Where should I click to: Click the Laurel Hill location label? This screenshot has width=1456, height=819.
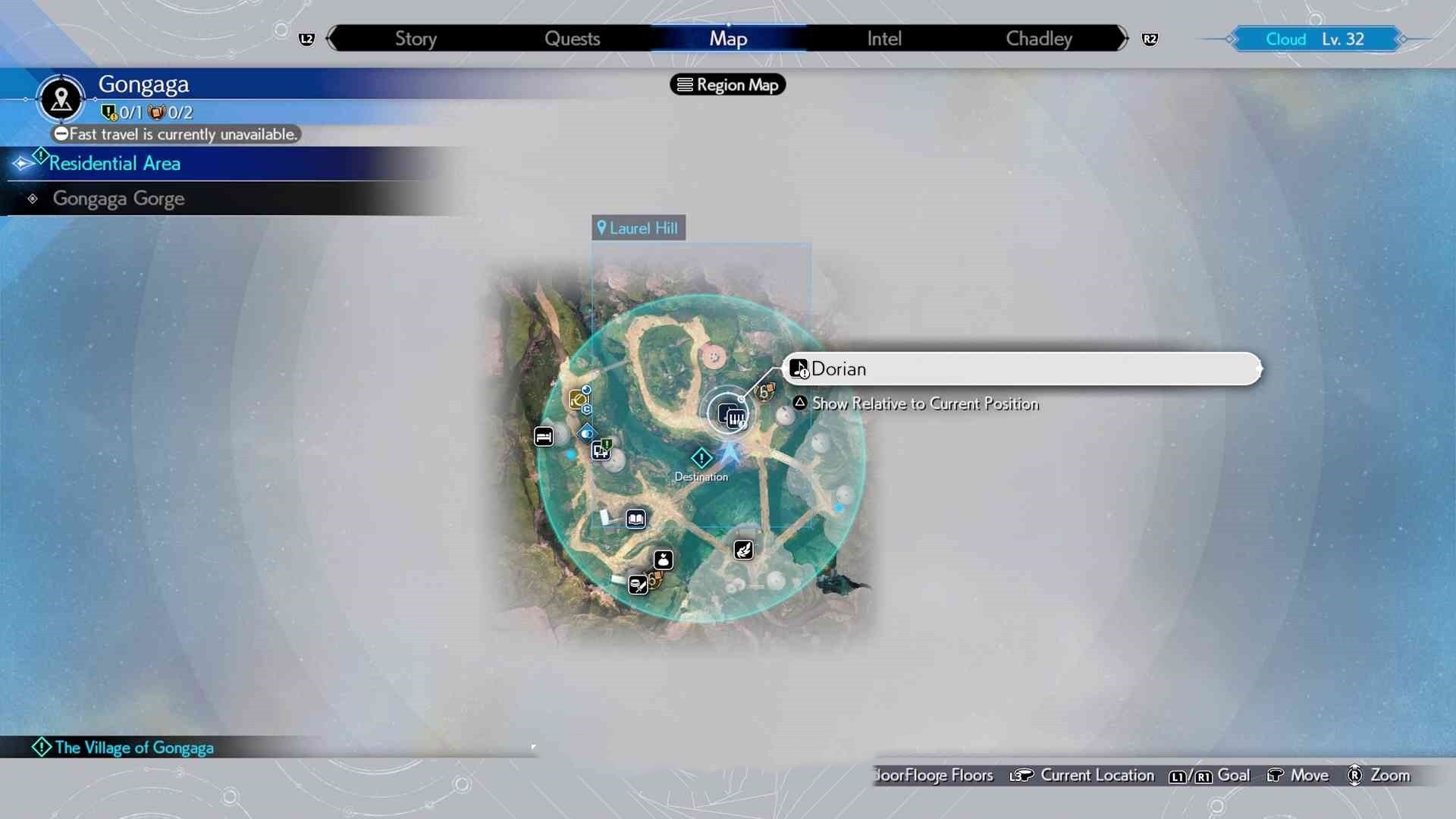(x=639, y=228)
